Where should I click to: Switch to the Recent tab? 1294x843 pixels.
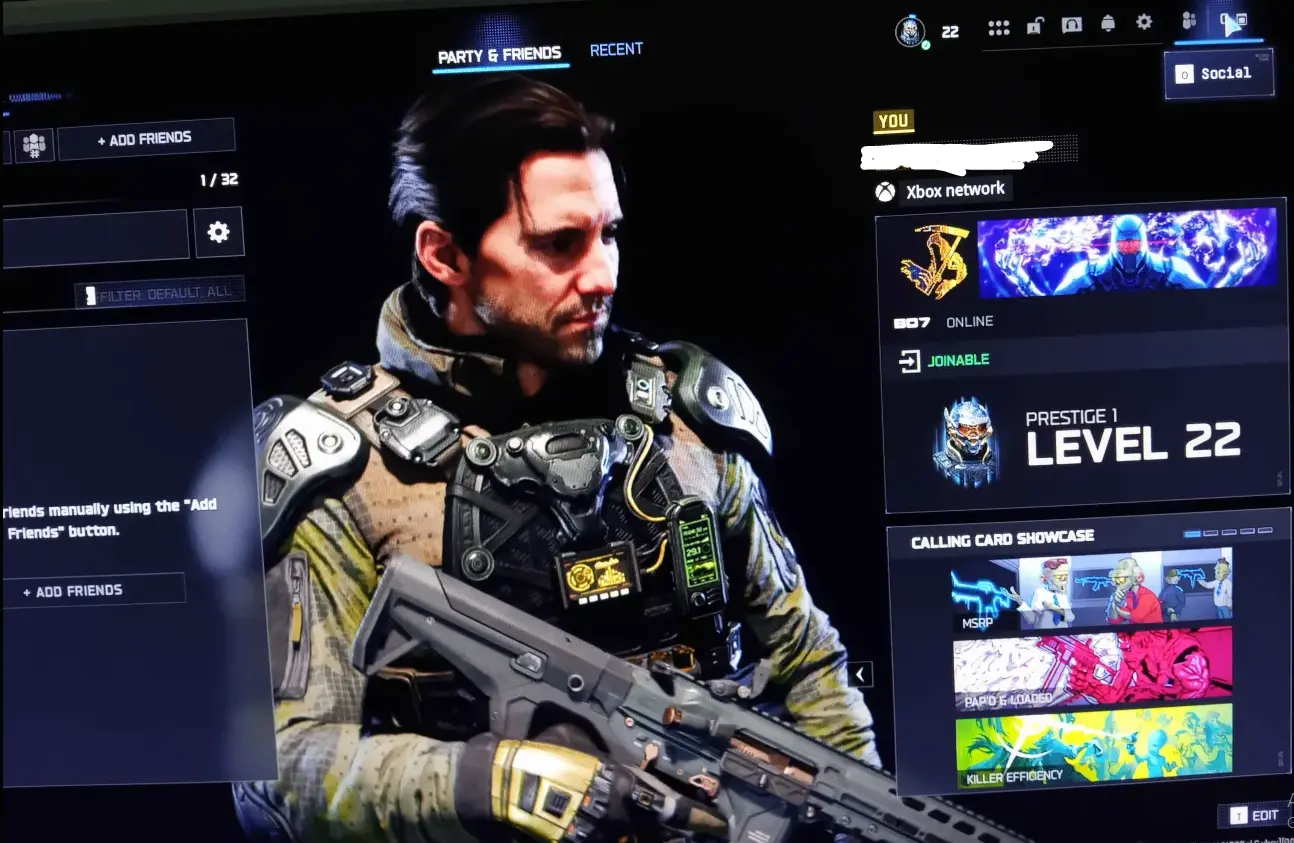[616, 48]
